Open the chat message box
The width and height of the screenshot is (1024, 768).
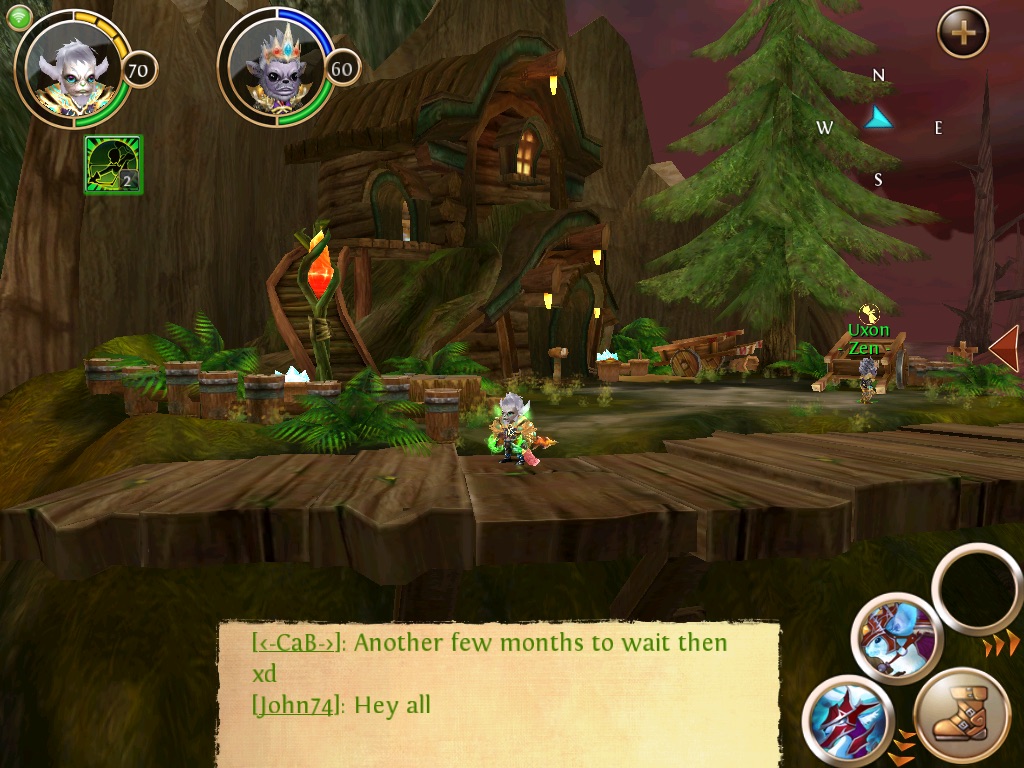click(x=500, y=690)
